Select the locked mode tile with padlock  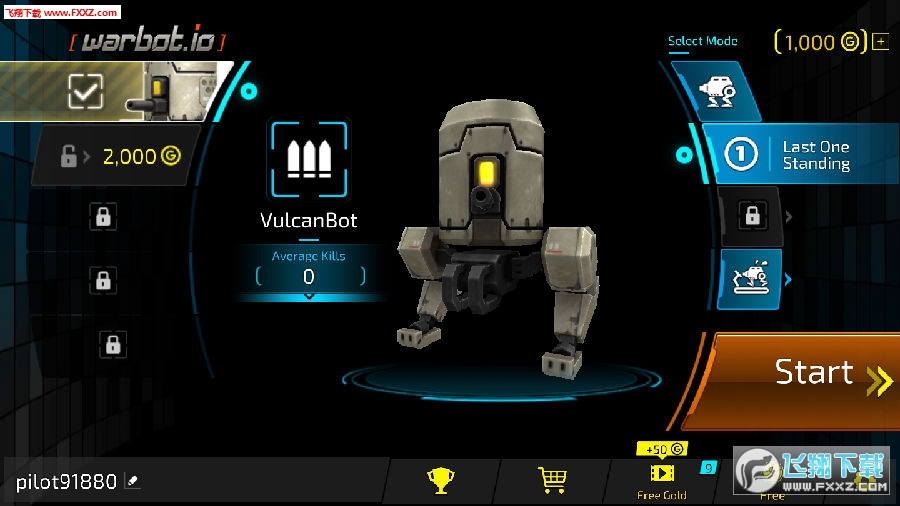coord(751,213)
